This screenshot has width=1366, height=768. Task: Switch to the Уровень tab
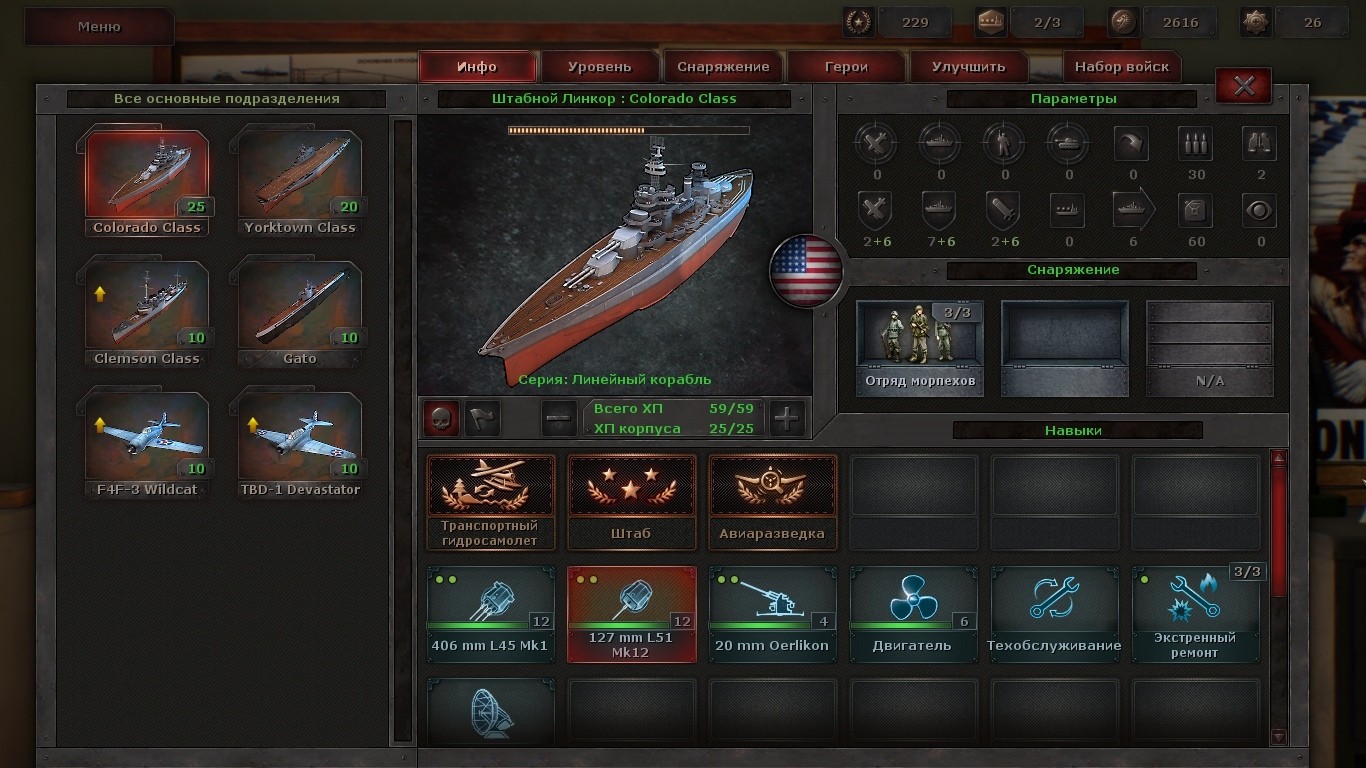click(x=600, y=67)
